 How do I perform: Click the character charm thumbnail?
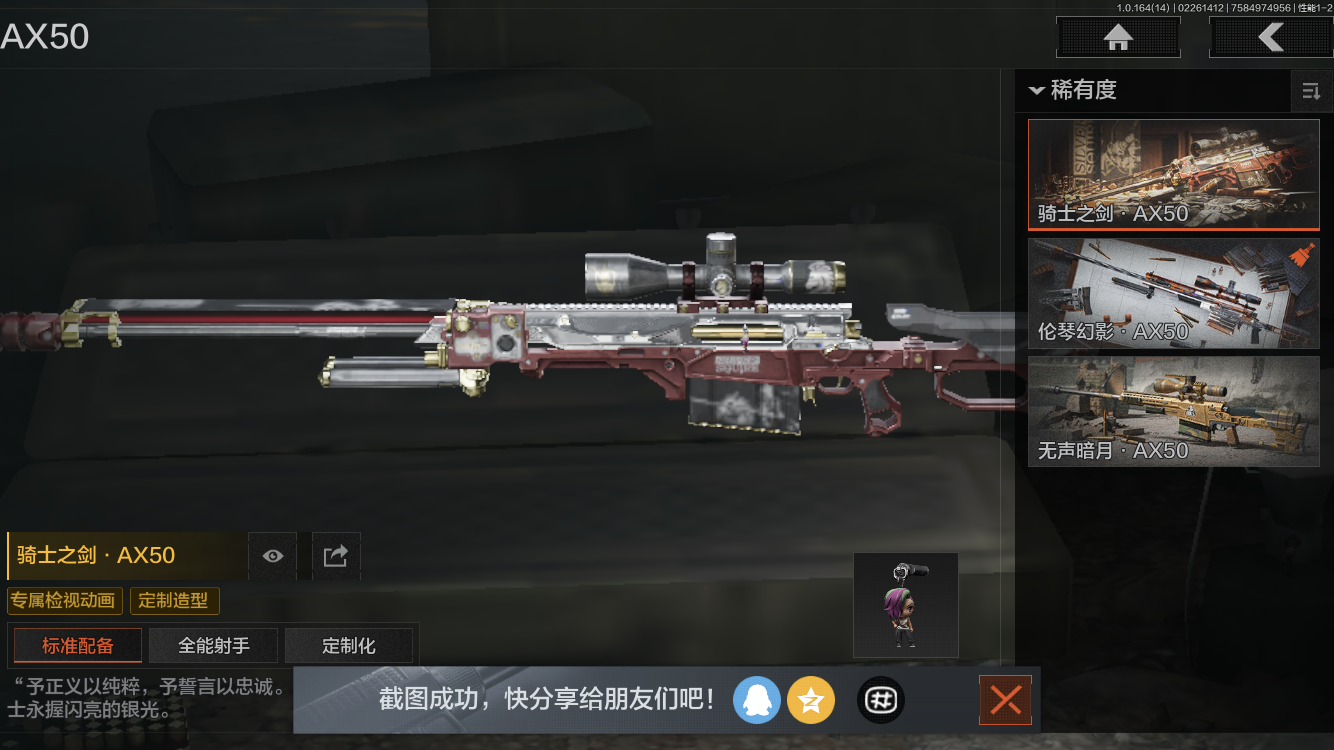pyautogui.click(x=905, y=604)
